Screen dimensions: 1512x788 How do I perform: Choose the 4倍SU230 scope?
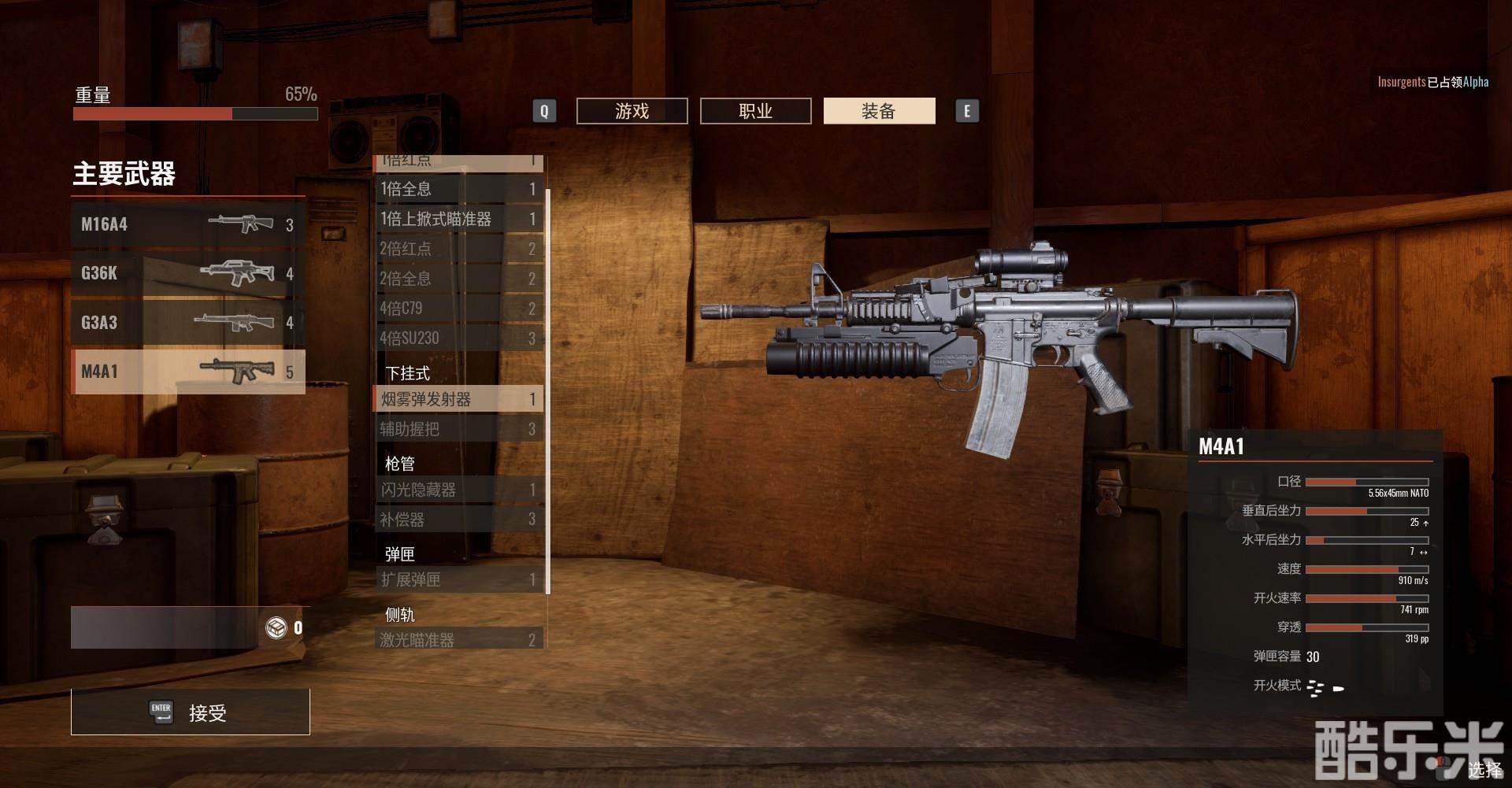pos(458,339)
